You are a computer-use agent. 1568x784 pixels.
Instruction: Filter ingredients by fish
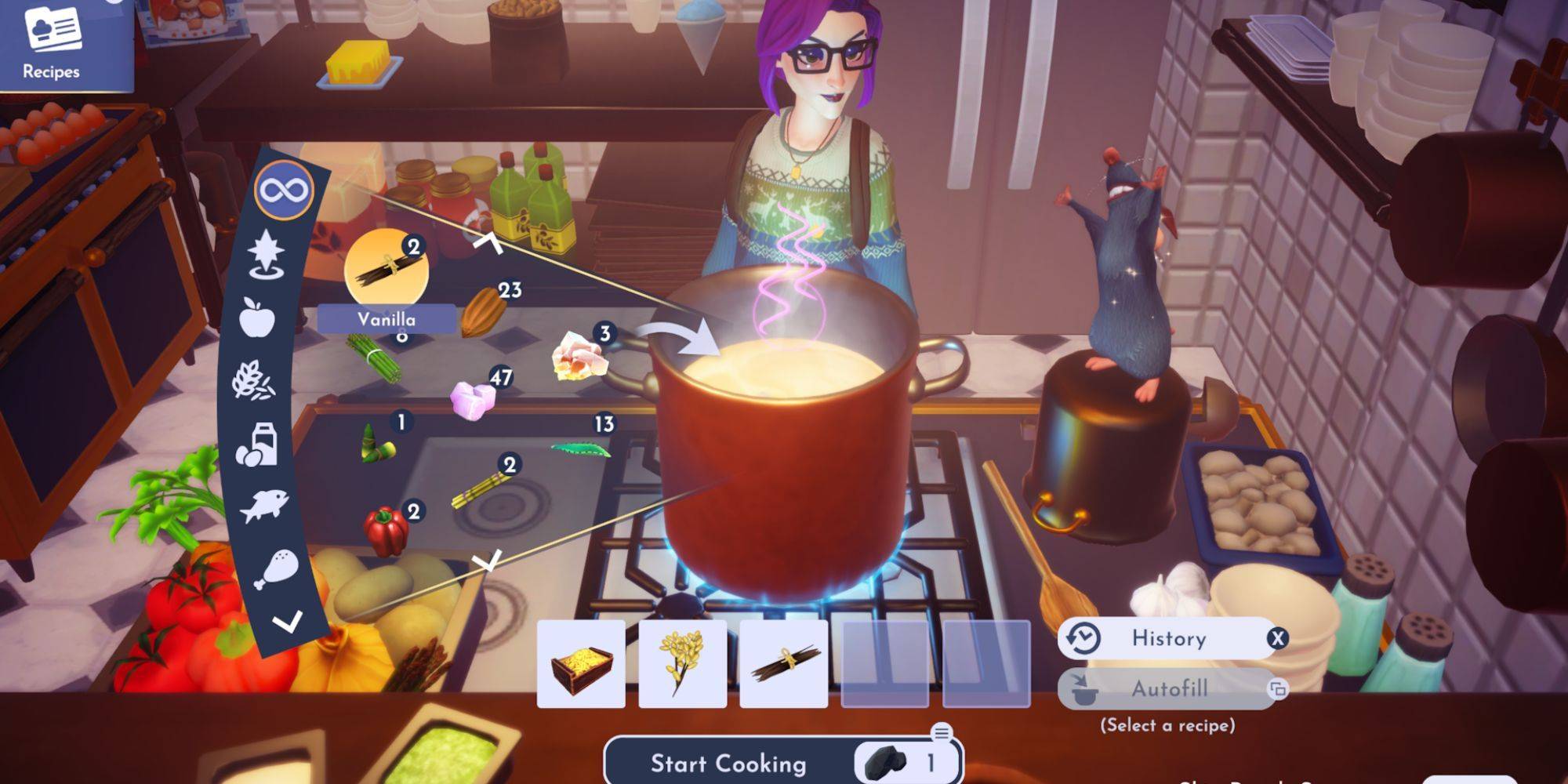tap(264, 506)
